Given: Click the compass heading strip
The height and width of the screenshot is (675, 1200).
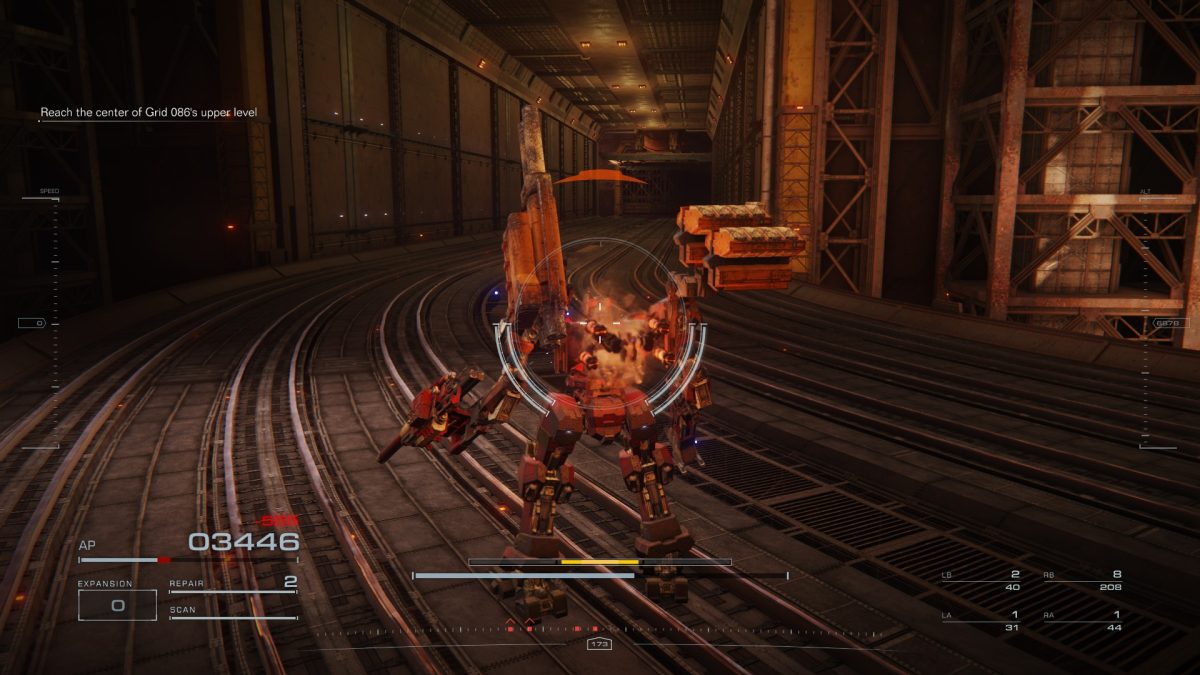Looking at the screenshot, I should pos(598,631).
